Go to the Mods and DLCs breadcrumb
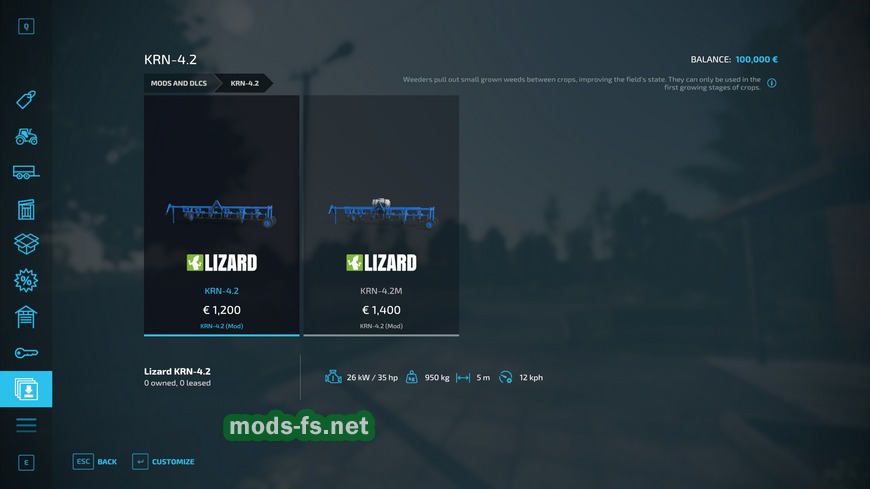870x489 pixels. [178, 83]
